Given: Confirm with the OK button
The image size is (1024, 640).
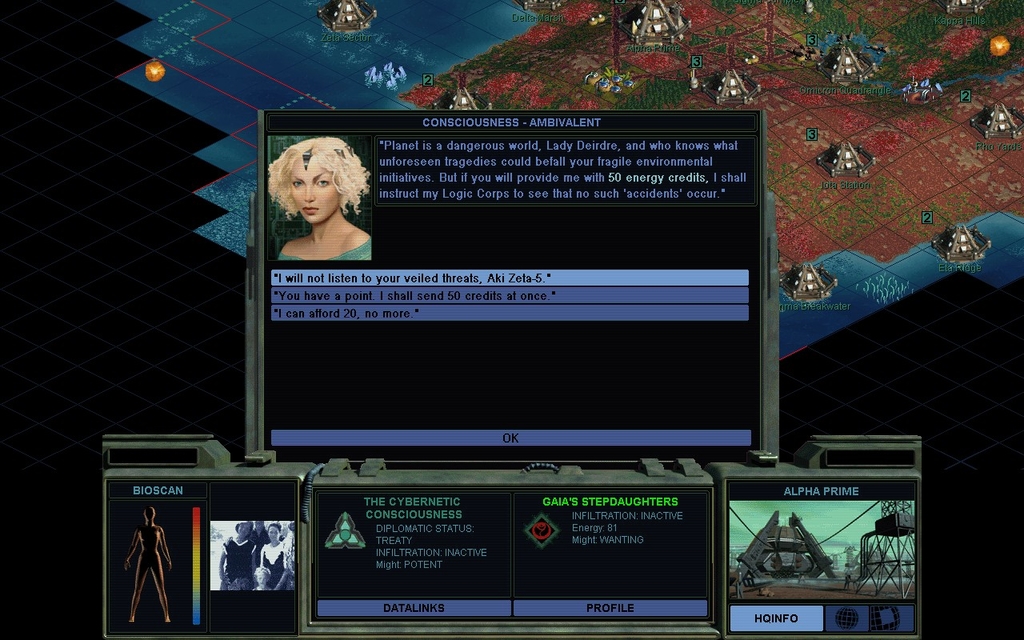Looking at the screenshot, I should [510, 438].
